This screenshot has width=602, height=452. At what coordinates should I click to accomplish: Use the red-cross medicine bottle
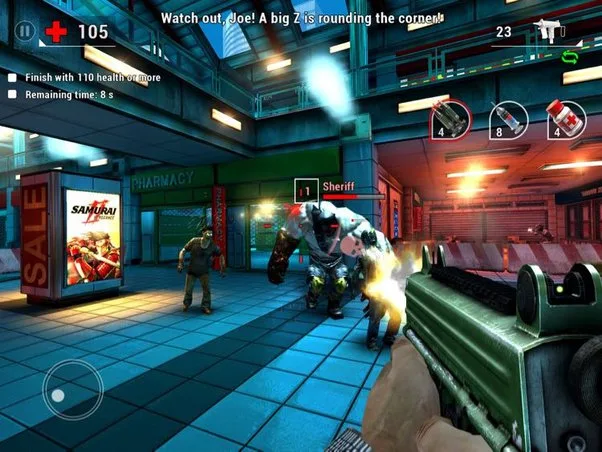point(567,118)
